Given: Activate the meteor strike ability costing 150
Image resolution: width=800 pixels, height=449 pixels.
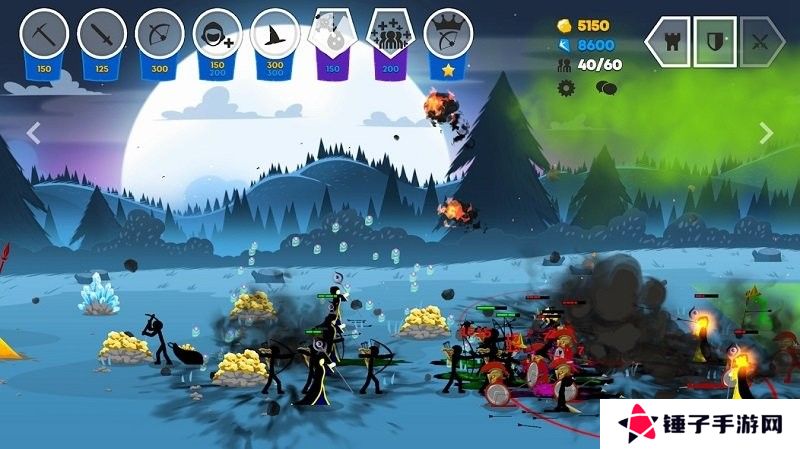Looking at the screenshot, I should 333,34.
